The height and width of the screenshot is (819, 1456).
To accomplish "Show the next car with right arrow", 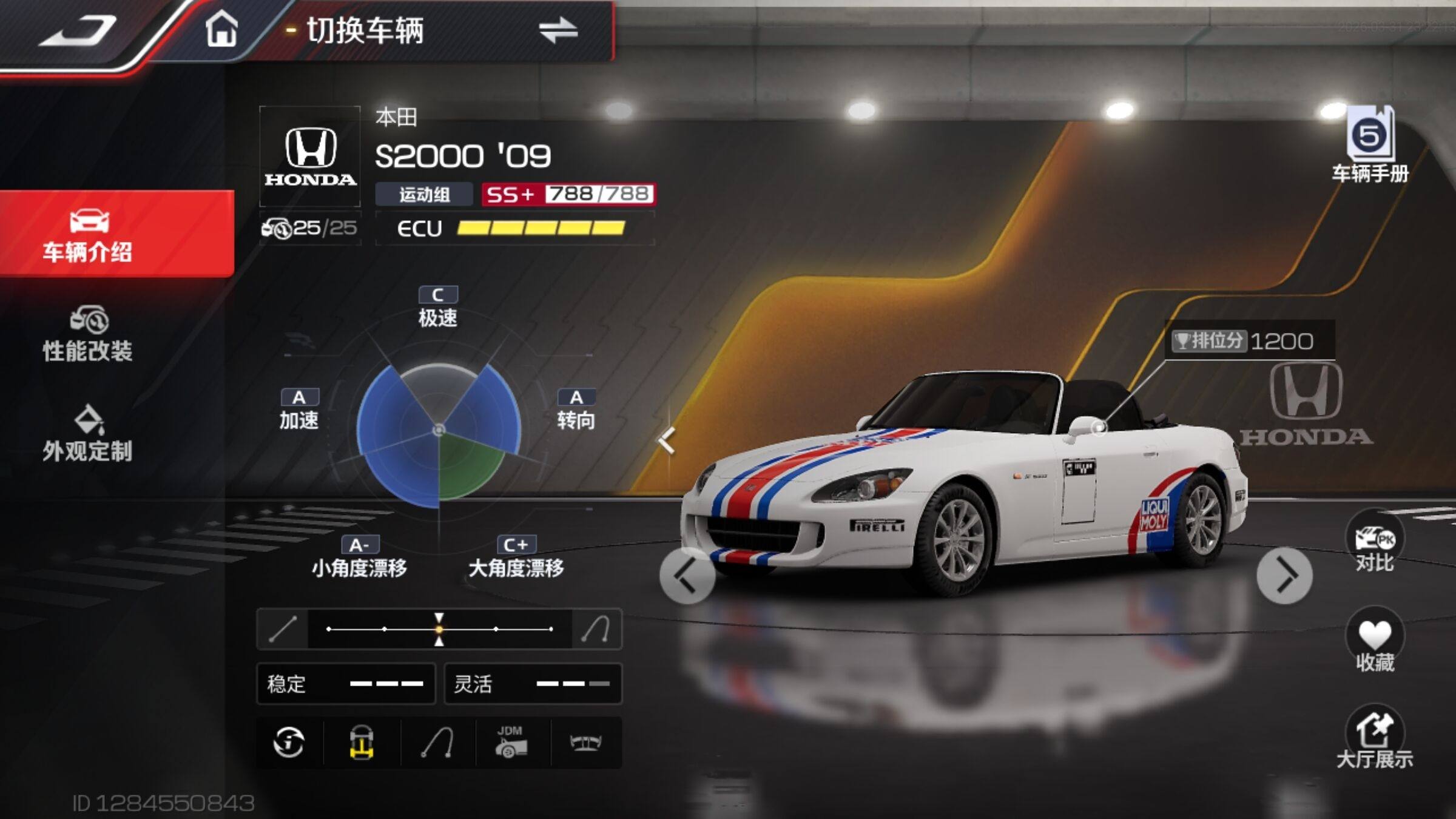I will tap(1284, 576).
